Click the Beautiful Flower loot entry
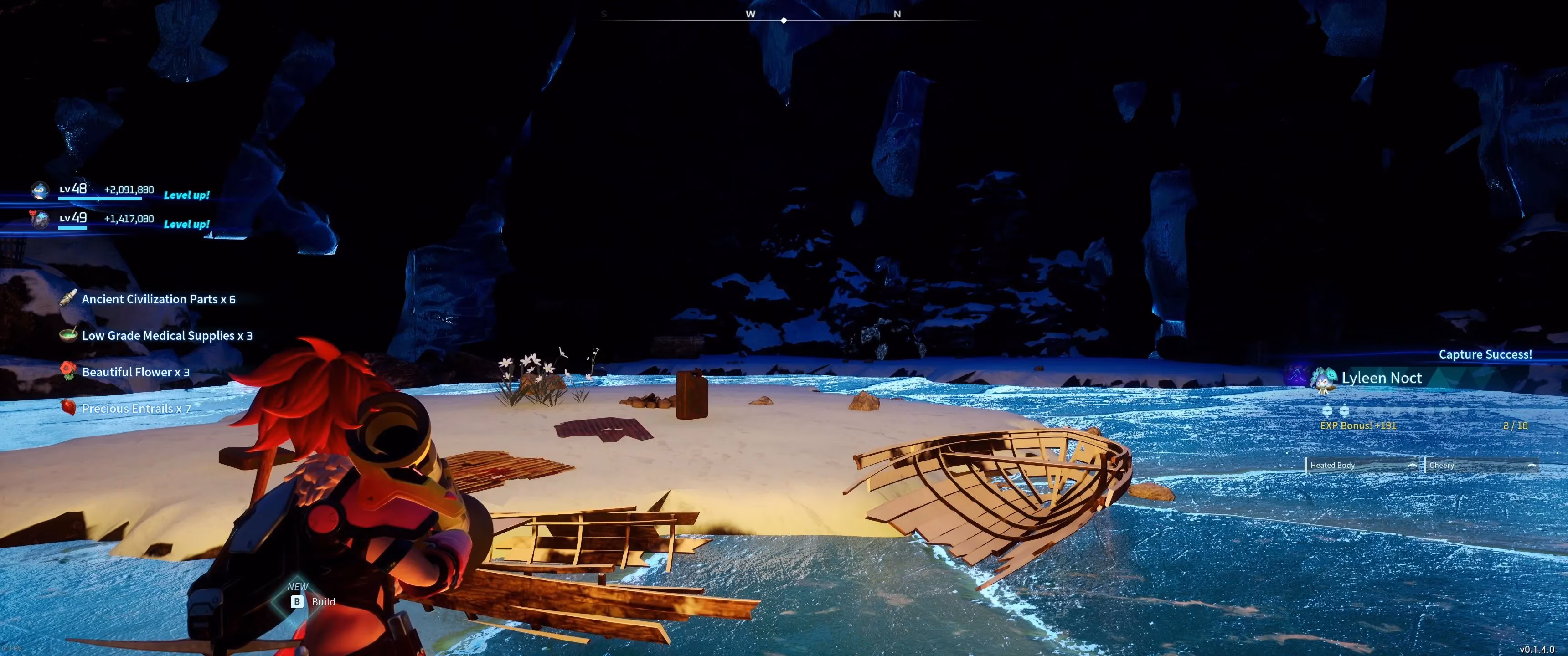Image resolution: width=1568 pixels, height=656 pixels. pos(135,372)
